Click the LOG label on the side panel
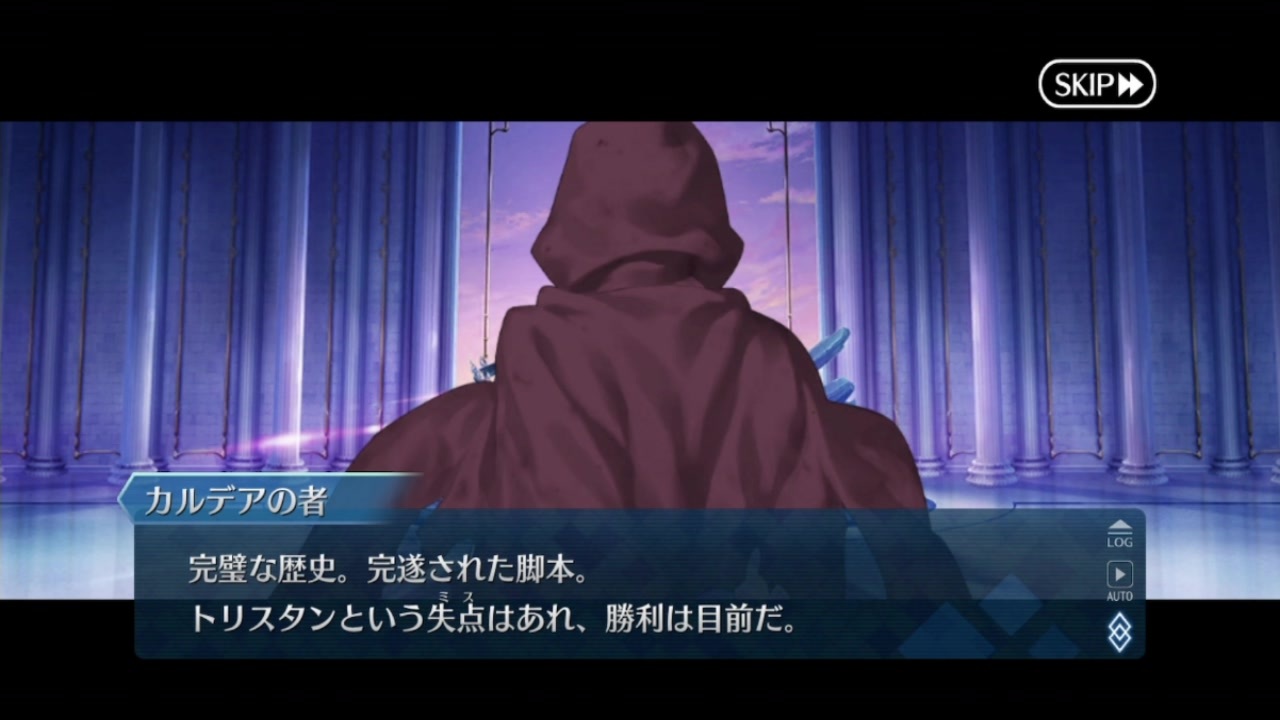The width and height of the screenshot is (1280, 720). [1119, 541]
